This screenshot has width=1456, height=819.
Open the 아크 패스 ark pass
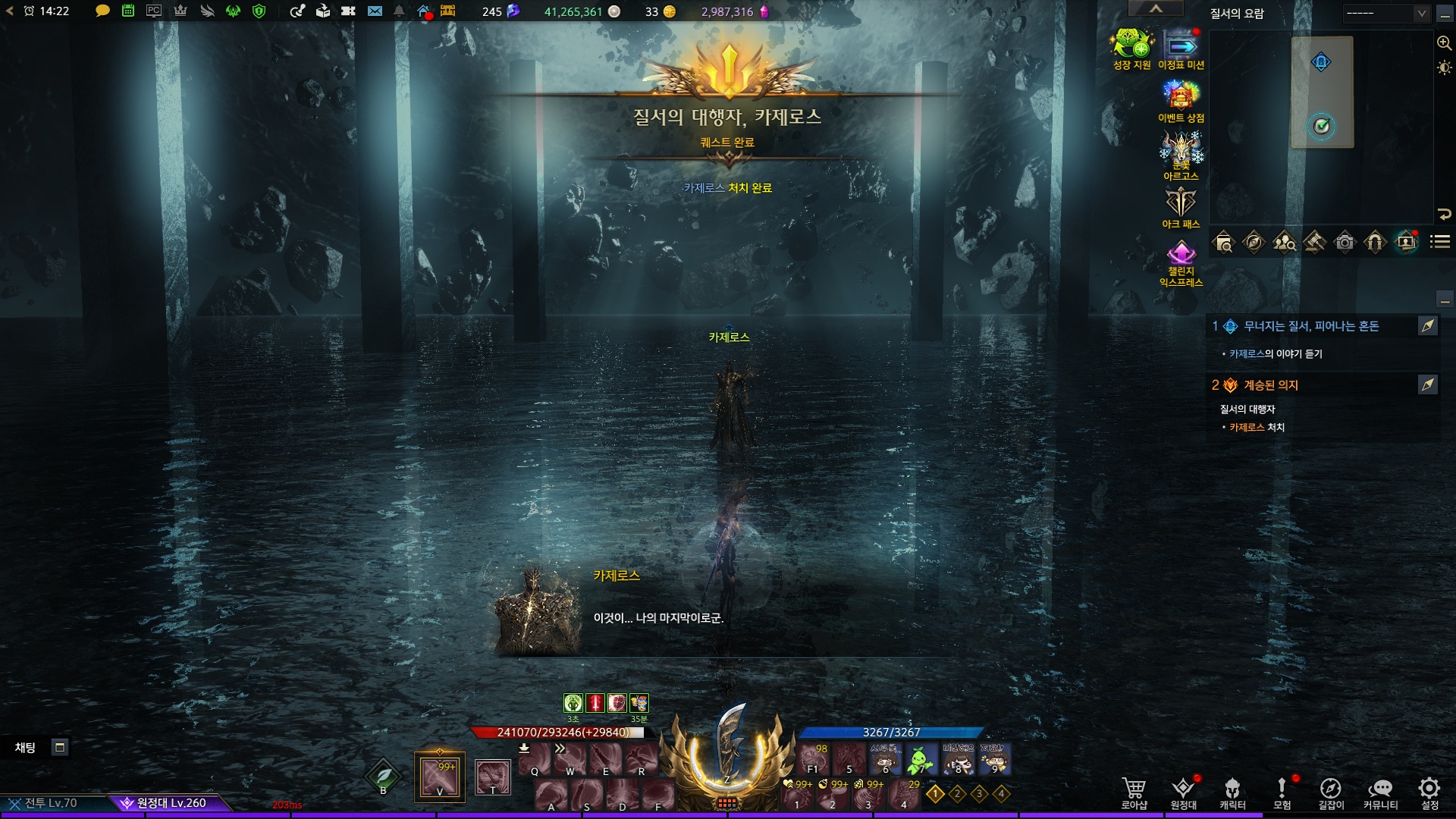pyautogui.click(x=1181, y=207)
